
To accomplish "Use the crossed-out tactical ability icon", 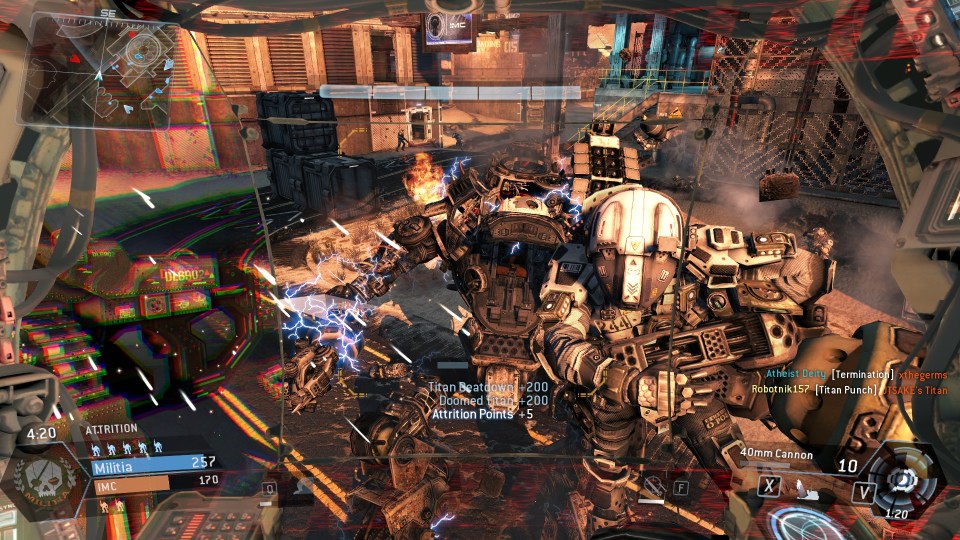I will pyautogui.click(x=653, y=488).
